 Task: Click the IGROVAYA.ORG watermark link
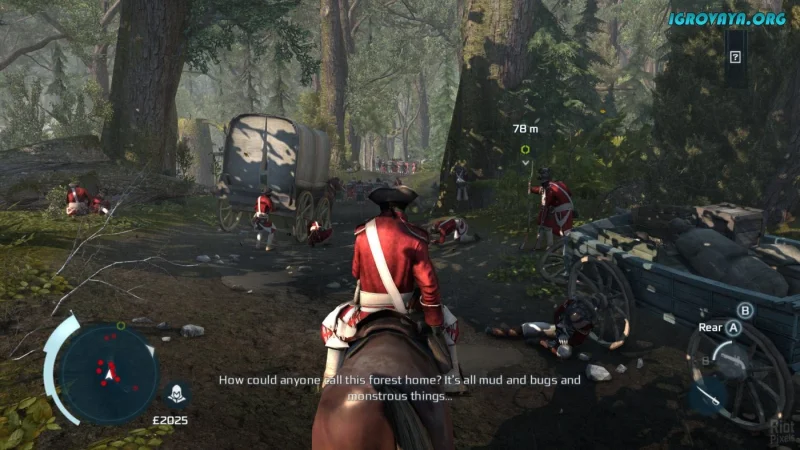(727, 17)
